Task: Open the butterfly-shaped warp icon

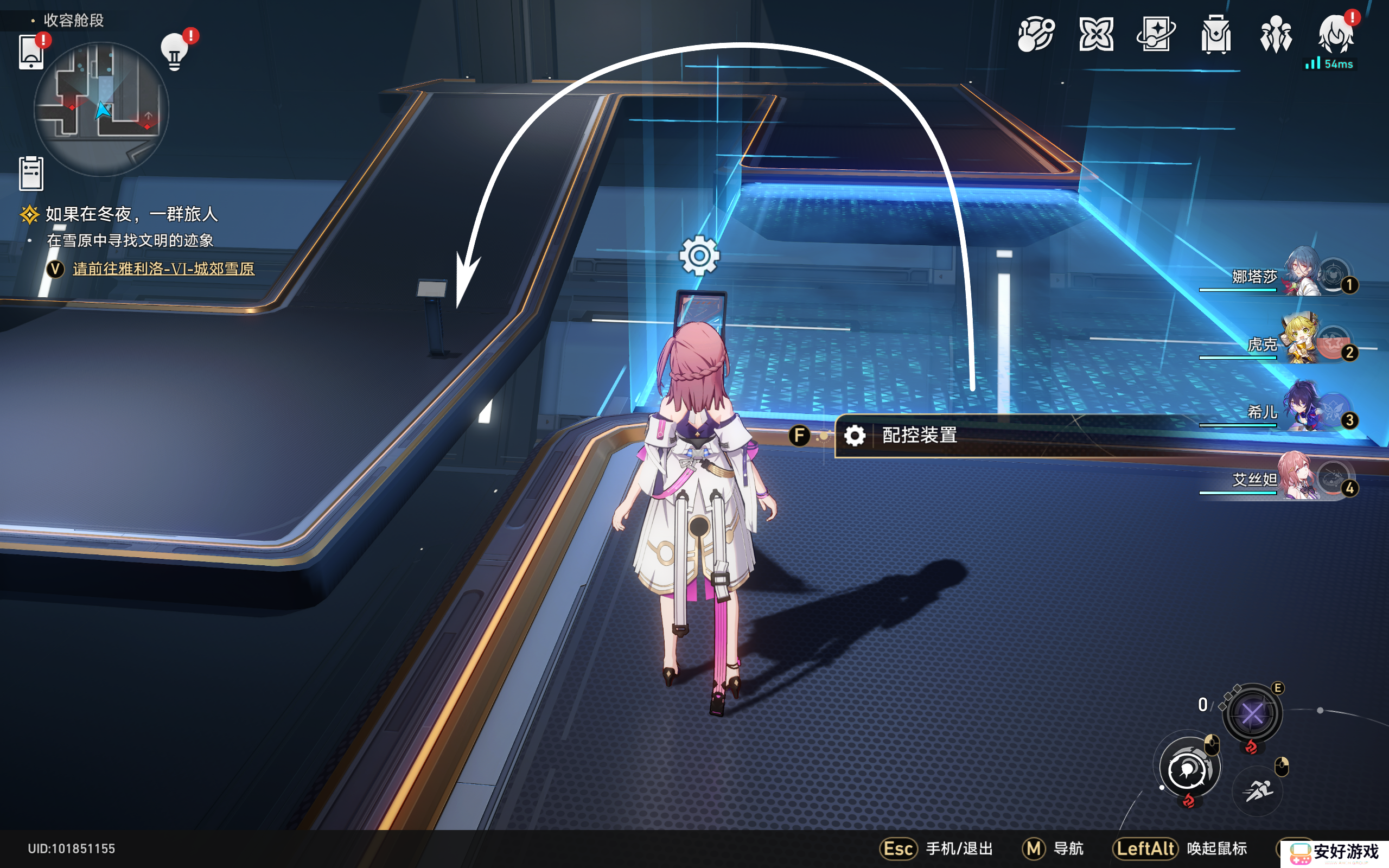Action: tap(1095, 35)
